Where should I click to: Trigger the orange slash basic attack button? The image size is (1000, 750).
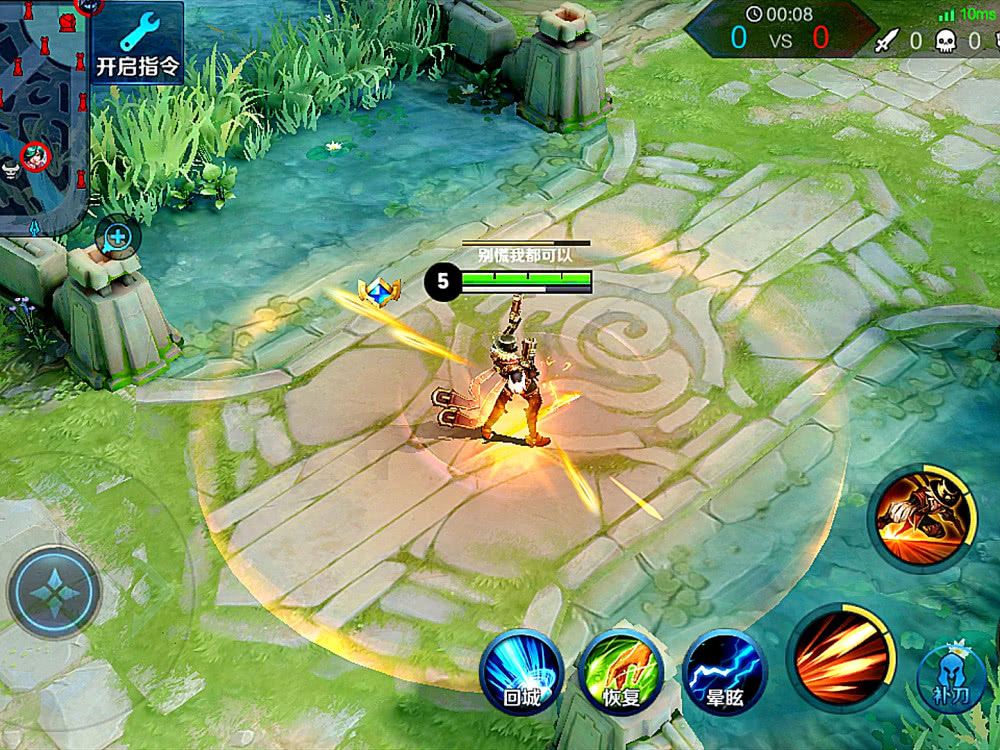841,657
